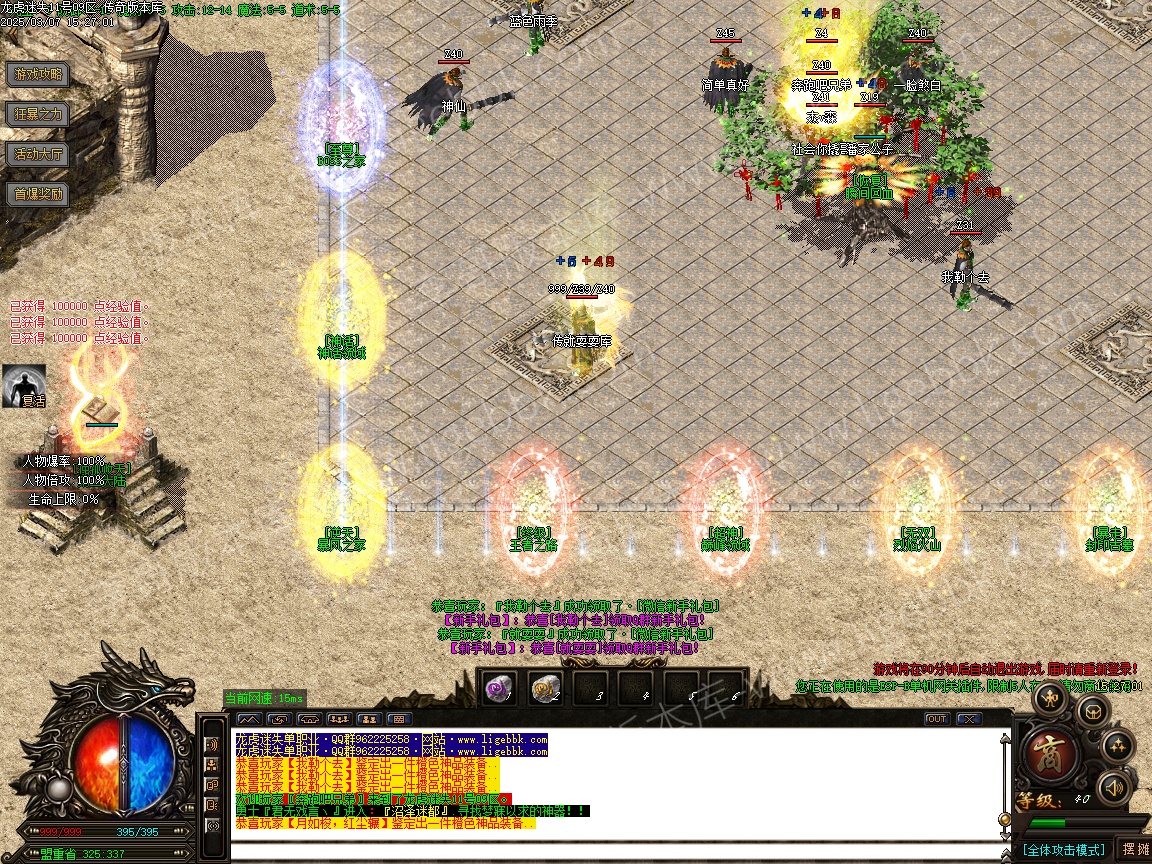Open the 活动大厅 event hall
1152x864 pixels.
[38, 154]
